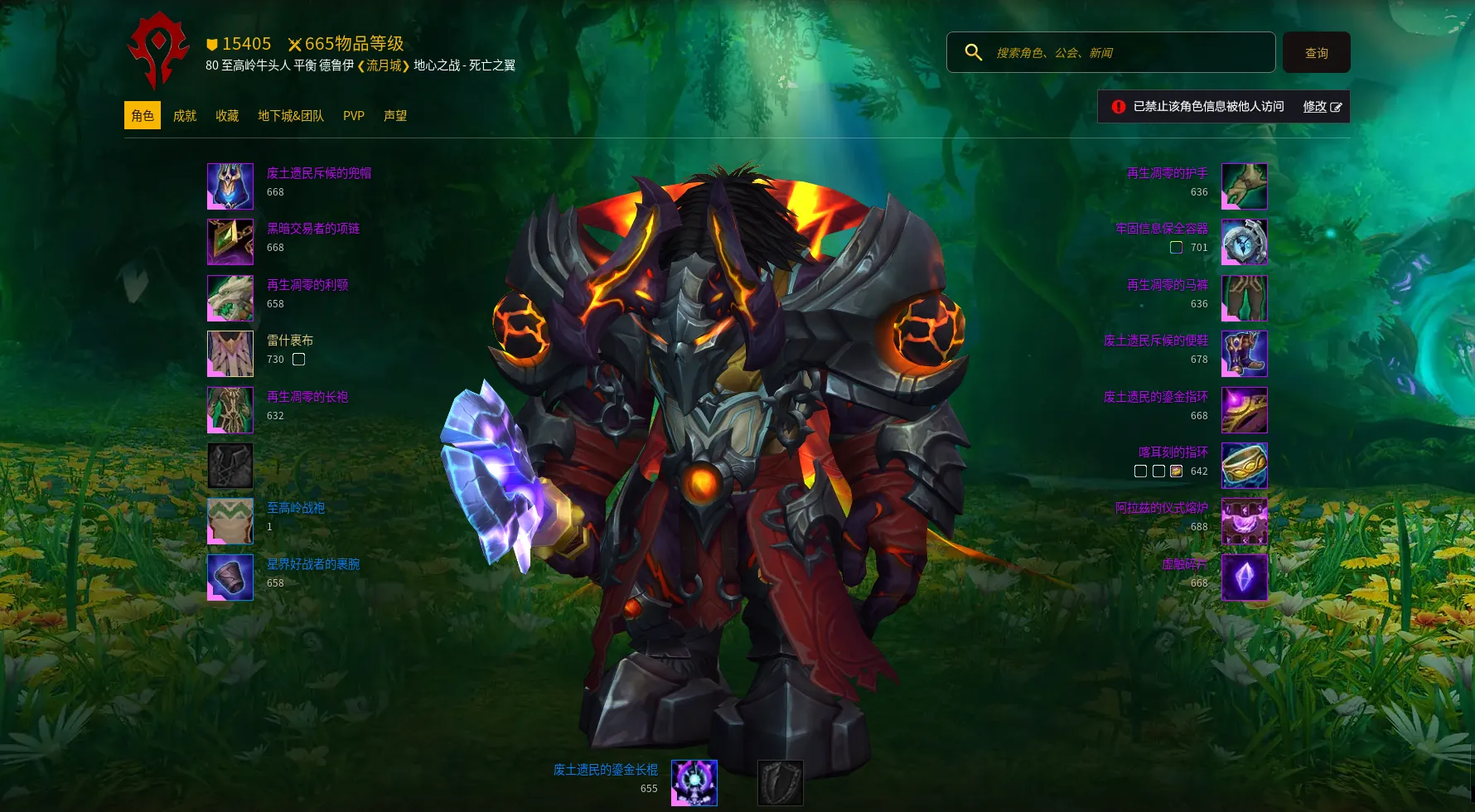Click the 废土遗民斥候的便鞋 boots icon
The height and width of the screenshot is (812, 1475).
[1244, 354]
